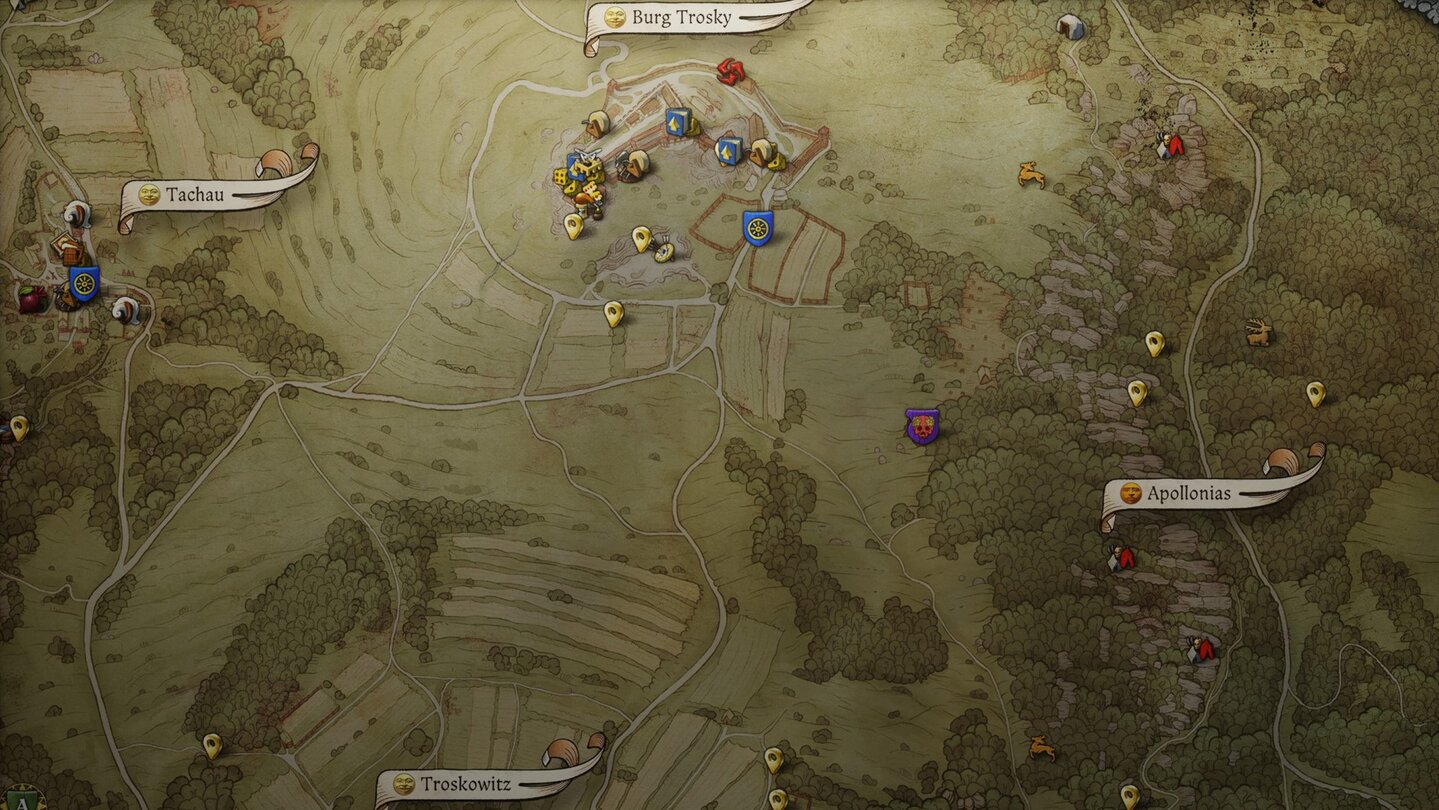Image resolution: width=1439 pixels, height=810 pixels.
Task: Click the red pinwheel marker above Burg Trosky
Action: pos(732,72)
